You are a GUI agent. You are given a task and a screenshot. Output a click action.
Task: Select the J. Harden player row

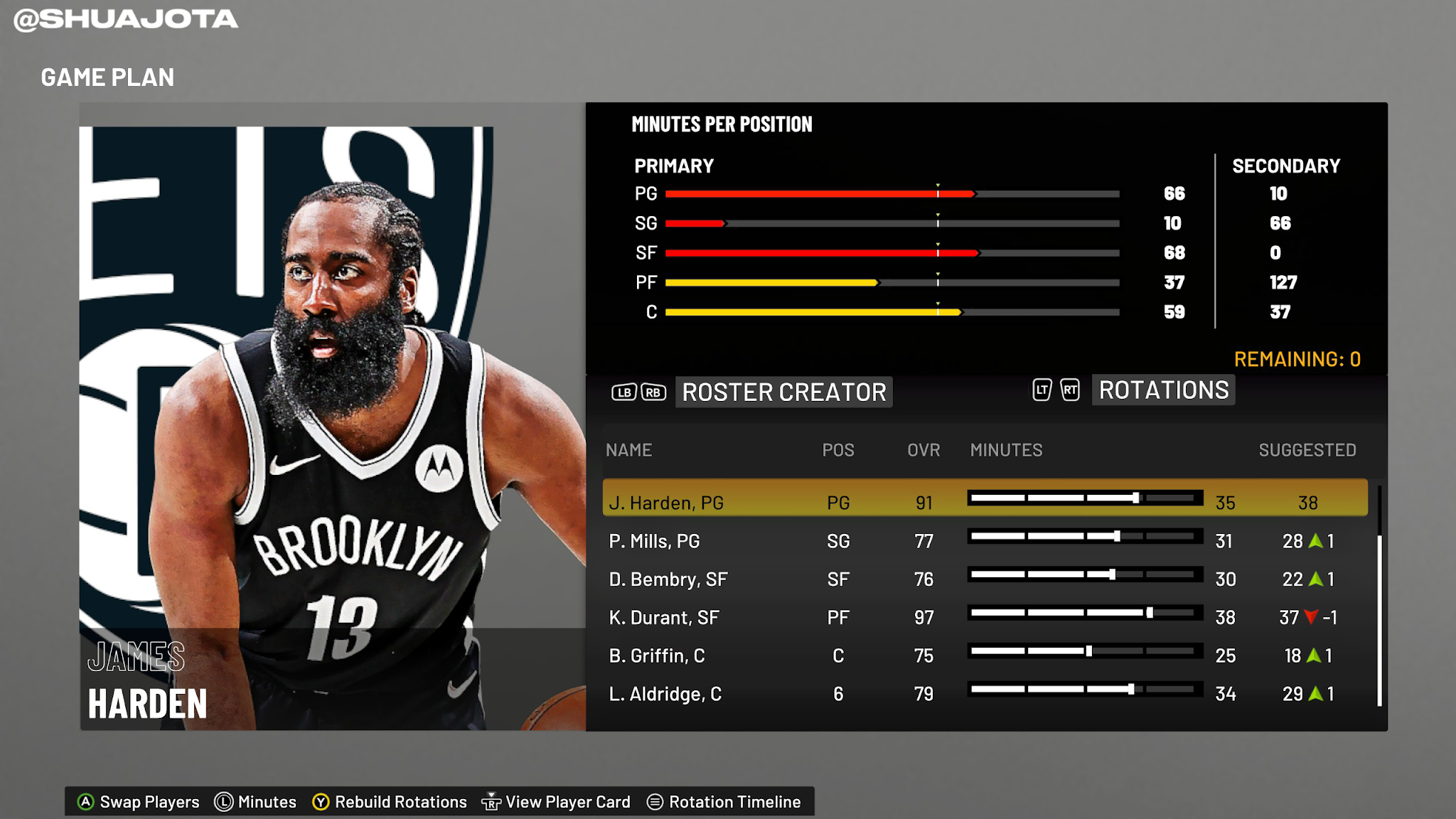(x=782, y=501)
